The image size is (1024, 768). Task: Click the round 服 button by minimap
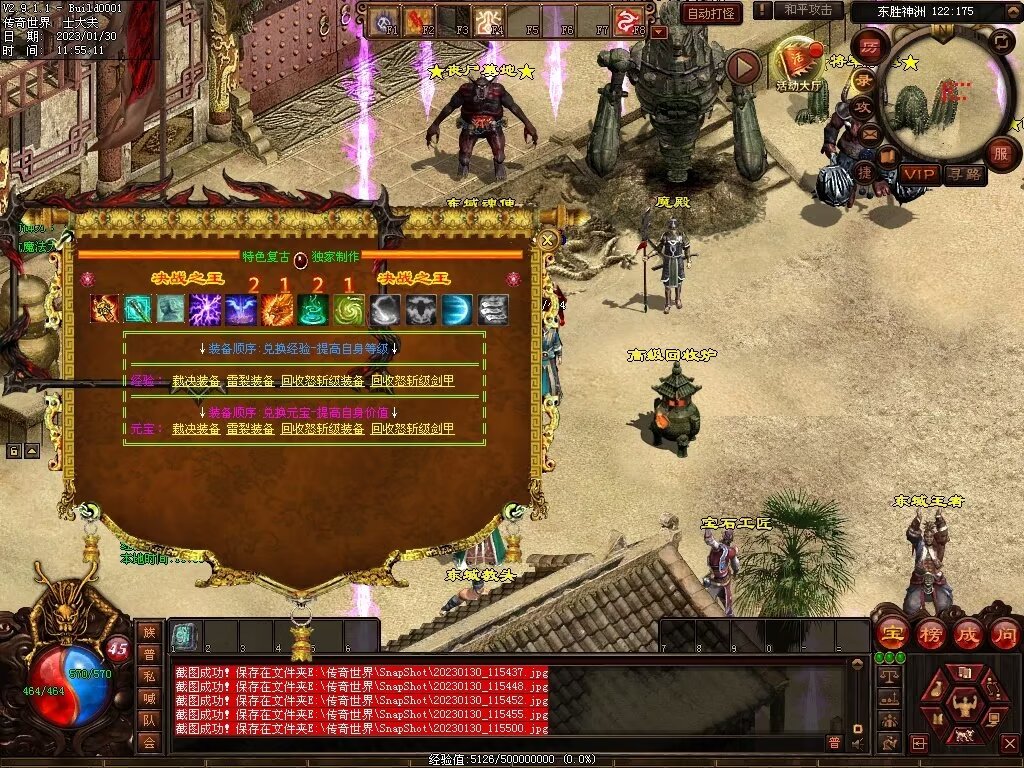click(1000, 154)
